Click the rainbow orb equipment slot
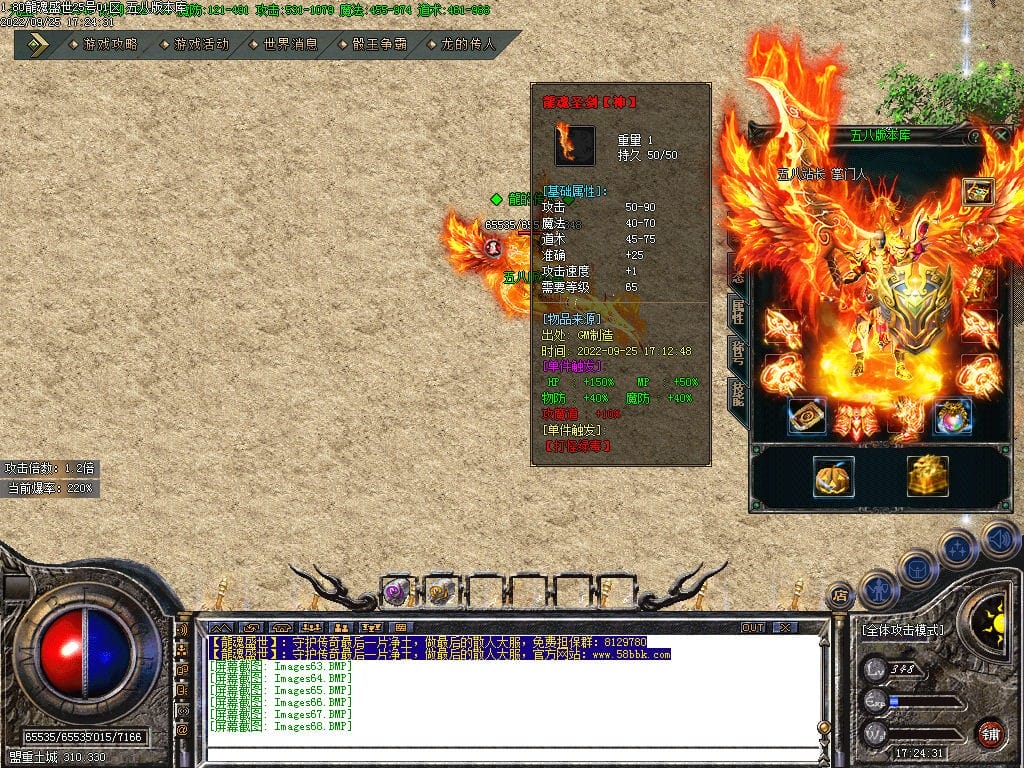This screenshot has height=768, width=1024. pos(953,418)
